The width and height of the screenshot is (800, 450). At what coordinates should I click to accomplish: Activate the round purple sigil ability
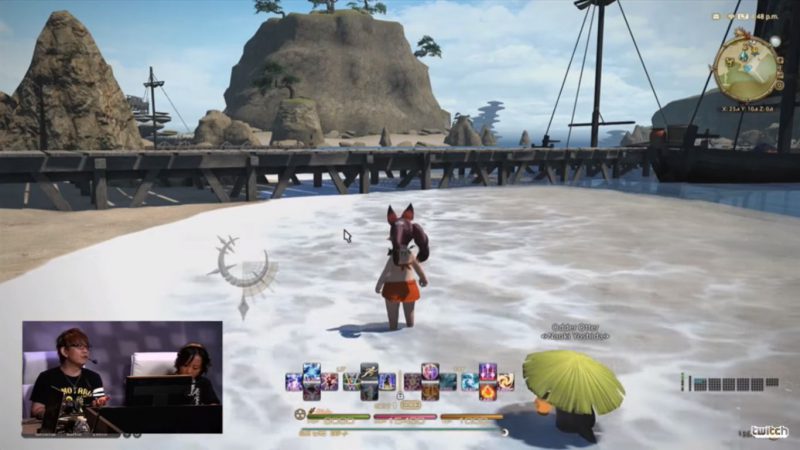click(430, 370)
